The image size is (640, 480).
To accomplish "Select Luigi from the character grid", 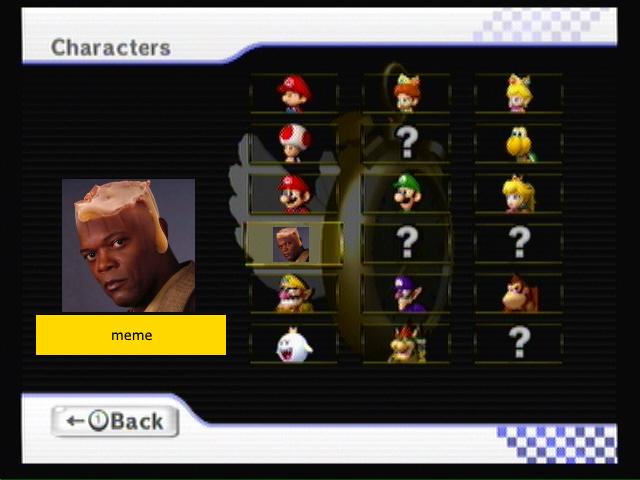I will (x=406, y=193).
